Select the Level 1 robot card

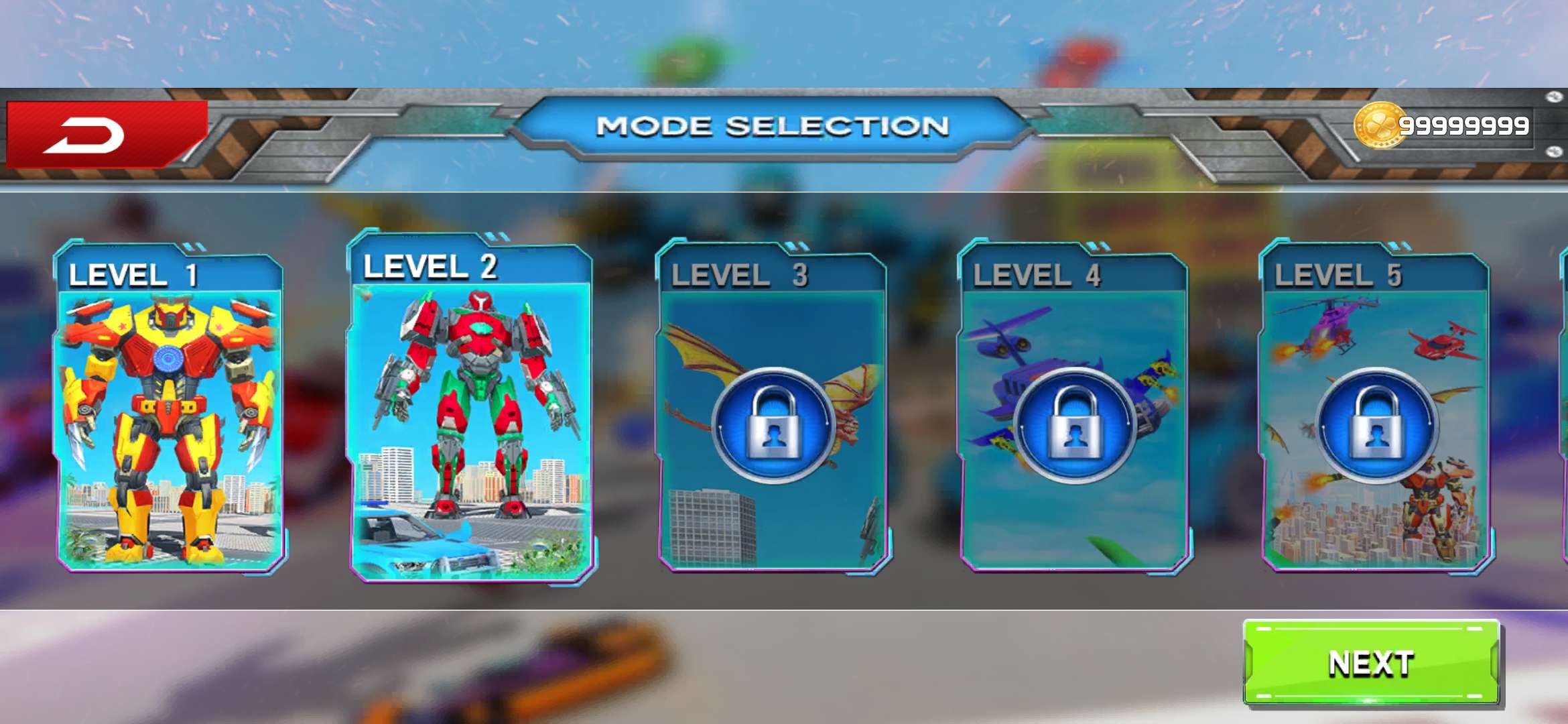(169, 409)
